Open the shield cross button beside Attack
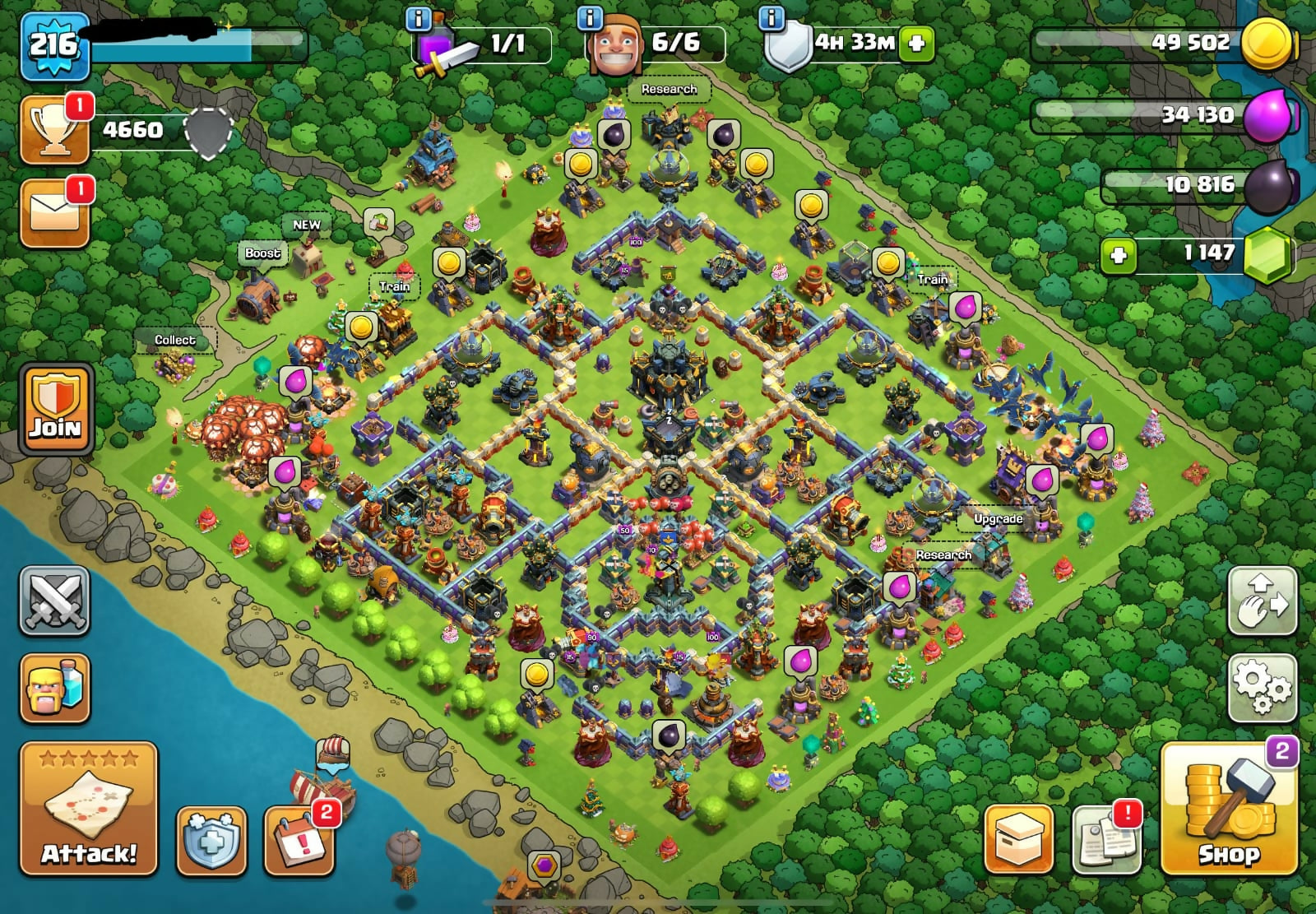Image resolution: width=1316 pixels, height=914 pixels. coord(211,841)
